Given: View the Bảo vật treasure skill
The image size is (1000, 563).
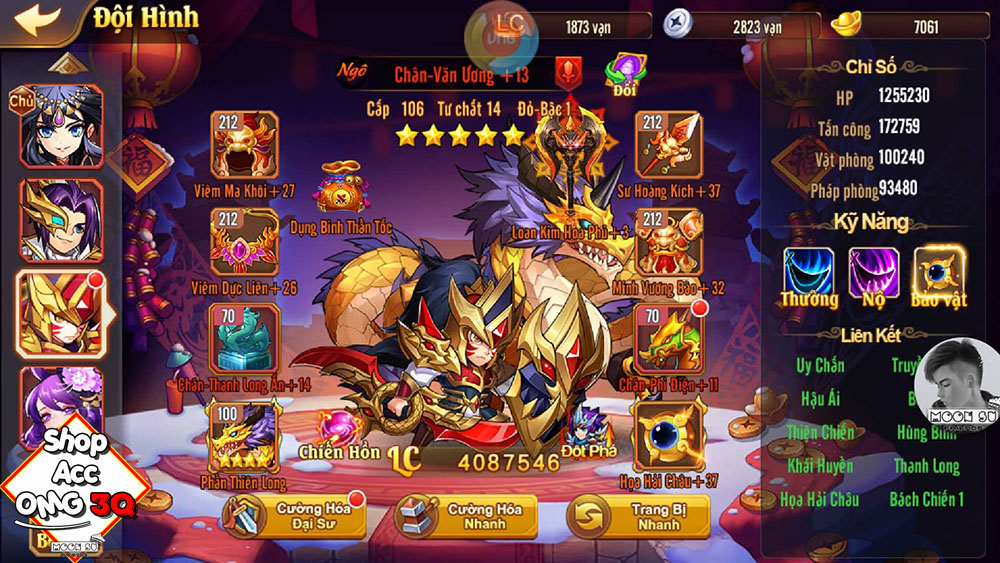Looking at the screenshot, I should (939, 273).
